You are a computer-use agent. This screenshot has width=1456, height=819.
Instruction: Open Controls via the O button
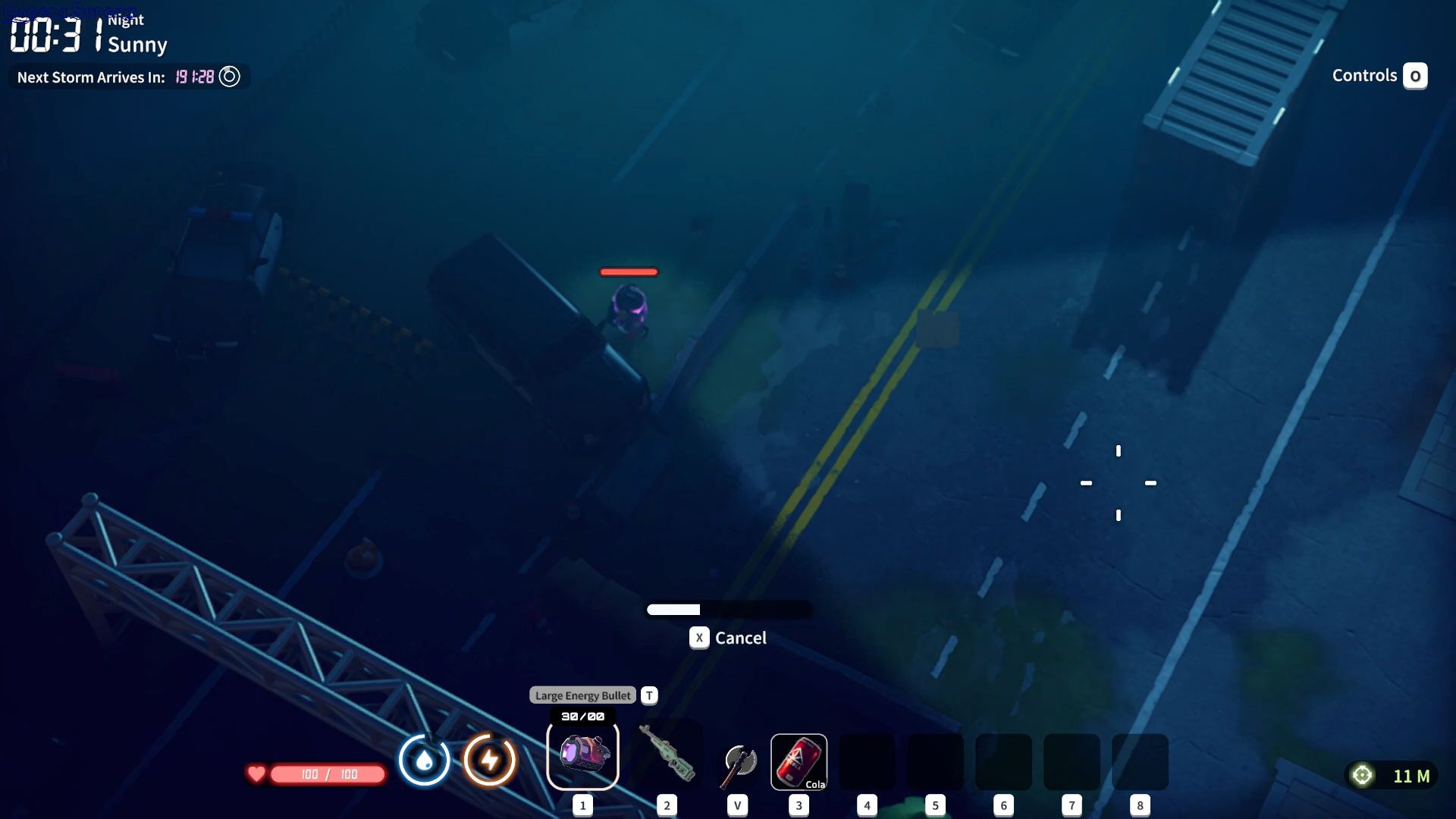point(1415,75)
